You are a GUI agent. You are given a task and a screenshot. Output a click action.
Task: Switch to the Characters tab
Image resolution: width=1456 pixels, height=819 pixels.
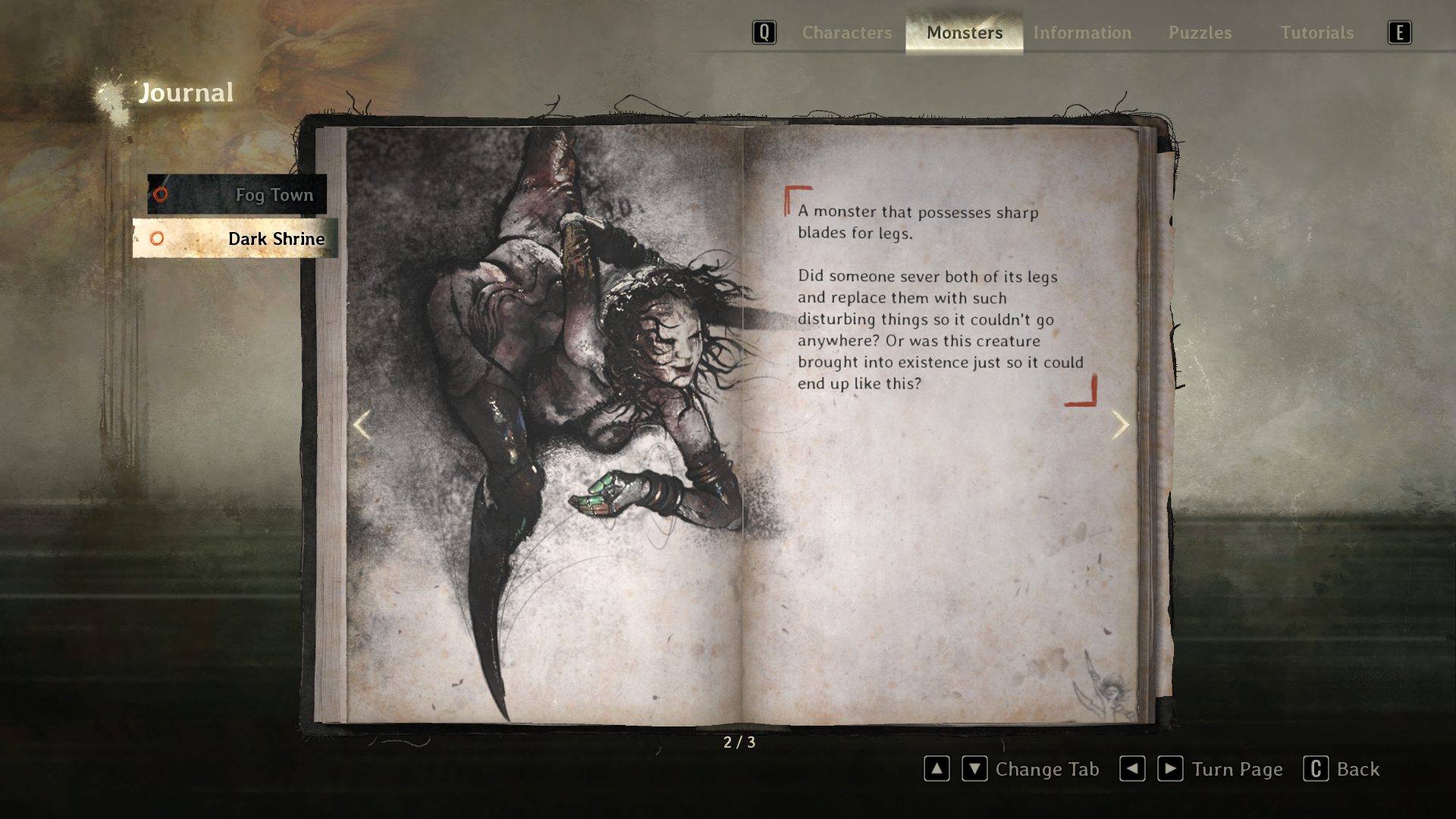tap(846, 33)
